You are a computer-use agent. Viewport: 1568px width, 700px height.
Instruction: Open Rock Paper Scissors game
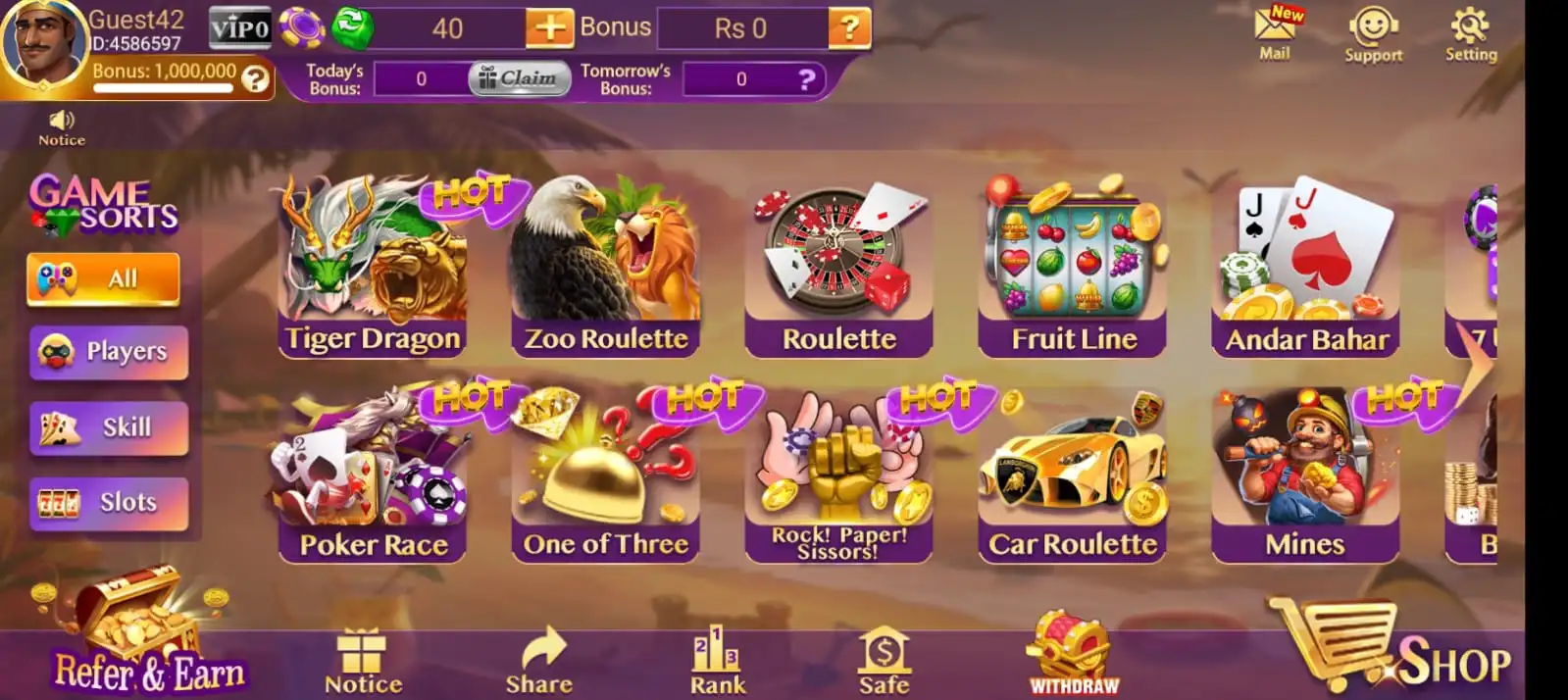(x=838, y=475)
